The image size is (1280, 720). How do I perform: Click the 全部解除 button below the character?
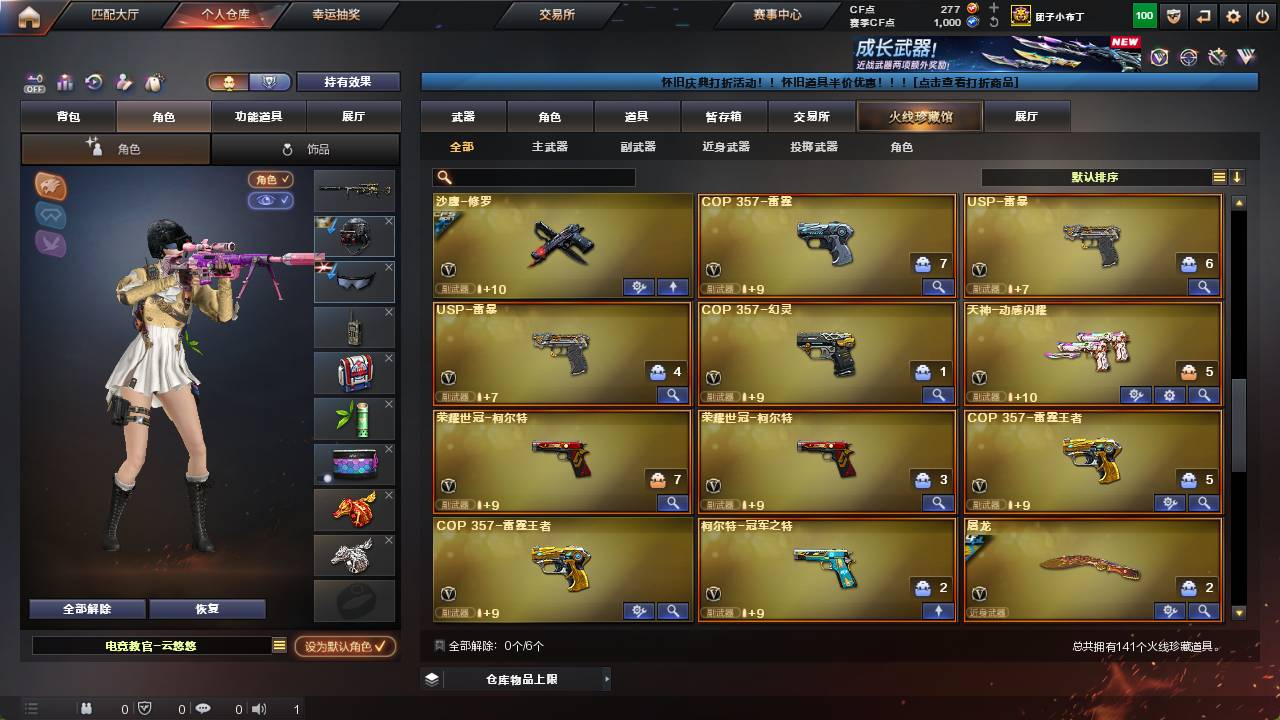coord(86,608)
